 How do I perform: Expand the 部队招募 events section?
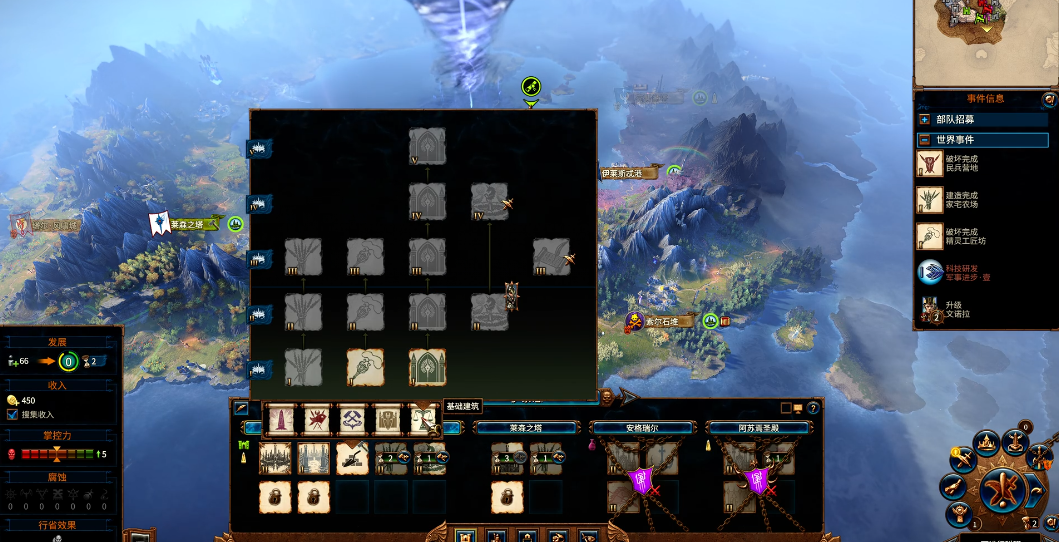(925, 119)
